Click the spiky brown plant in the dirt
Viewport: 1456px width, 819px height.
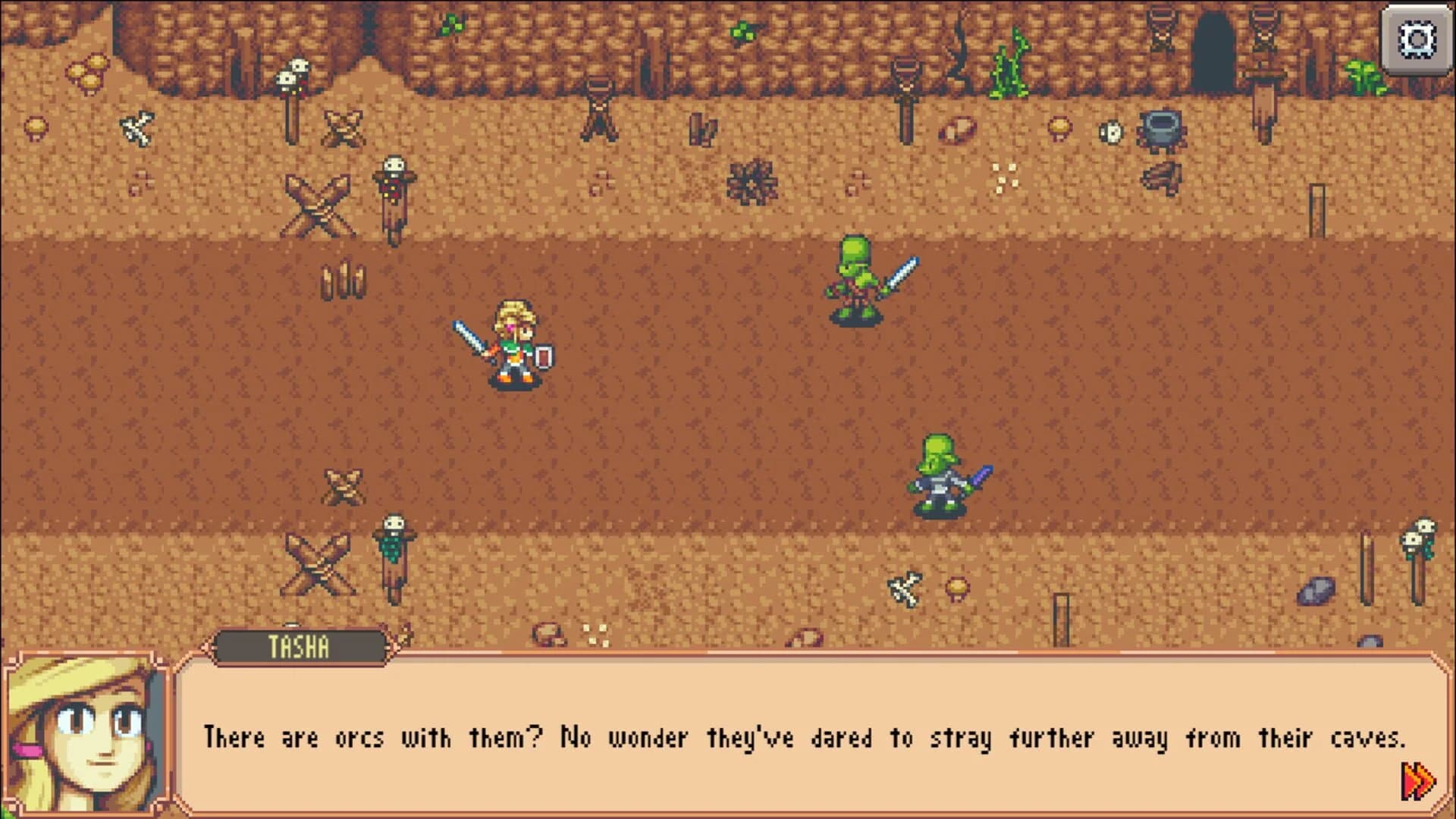click(751, 182)
